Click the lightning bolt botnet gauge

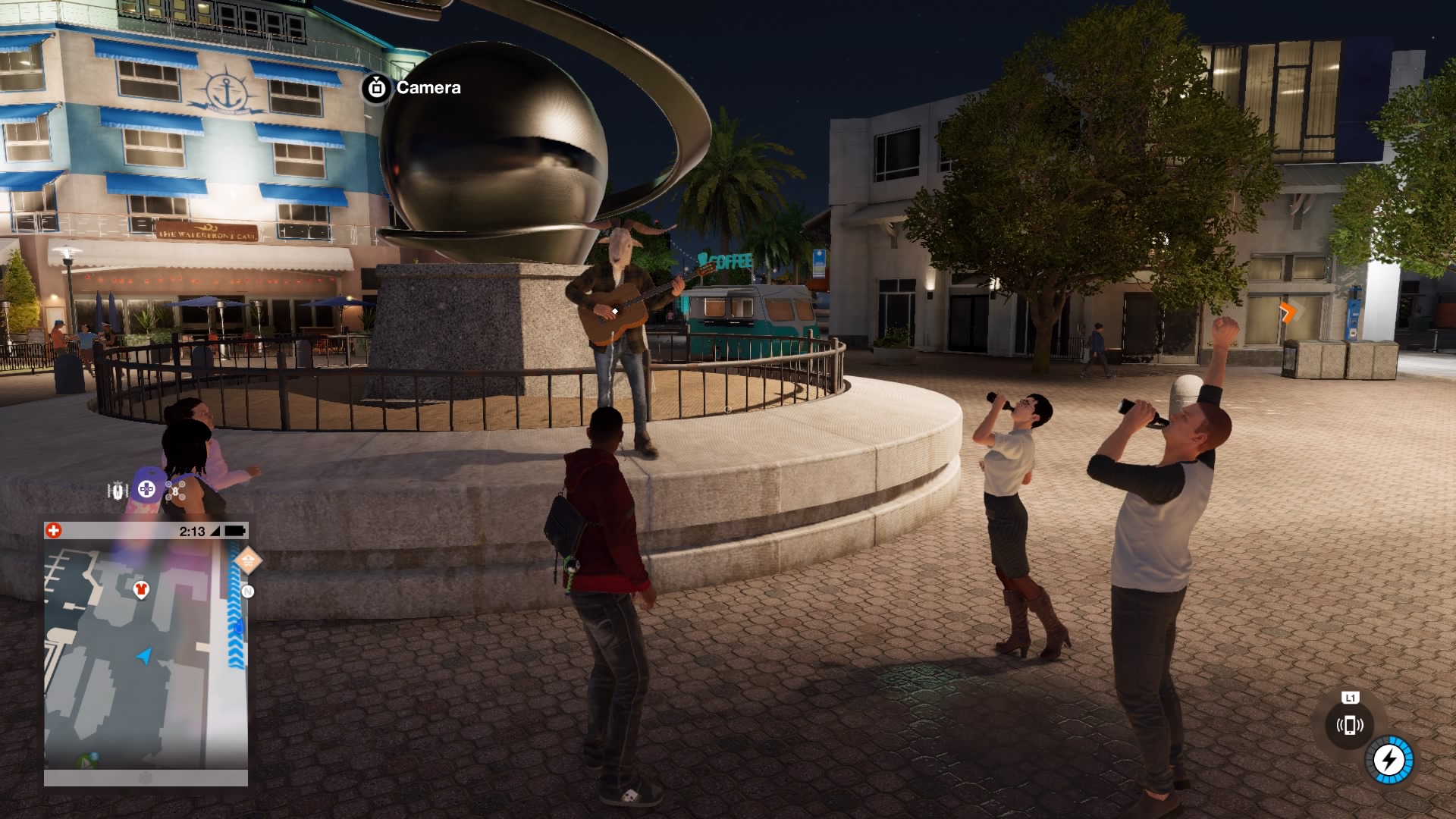click(x=1389, y=759)
